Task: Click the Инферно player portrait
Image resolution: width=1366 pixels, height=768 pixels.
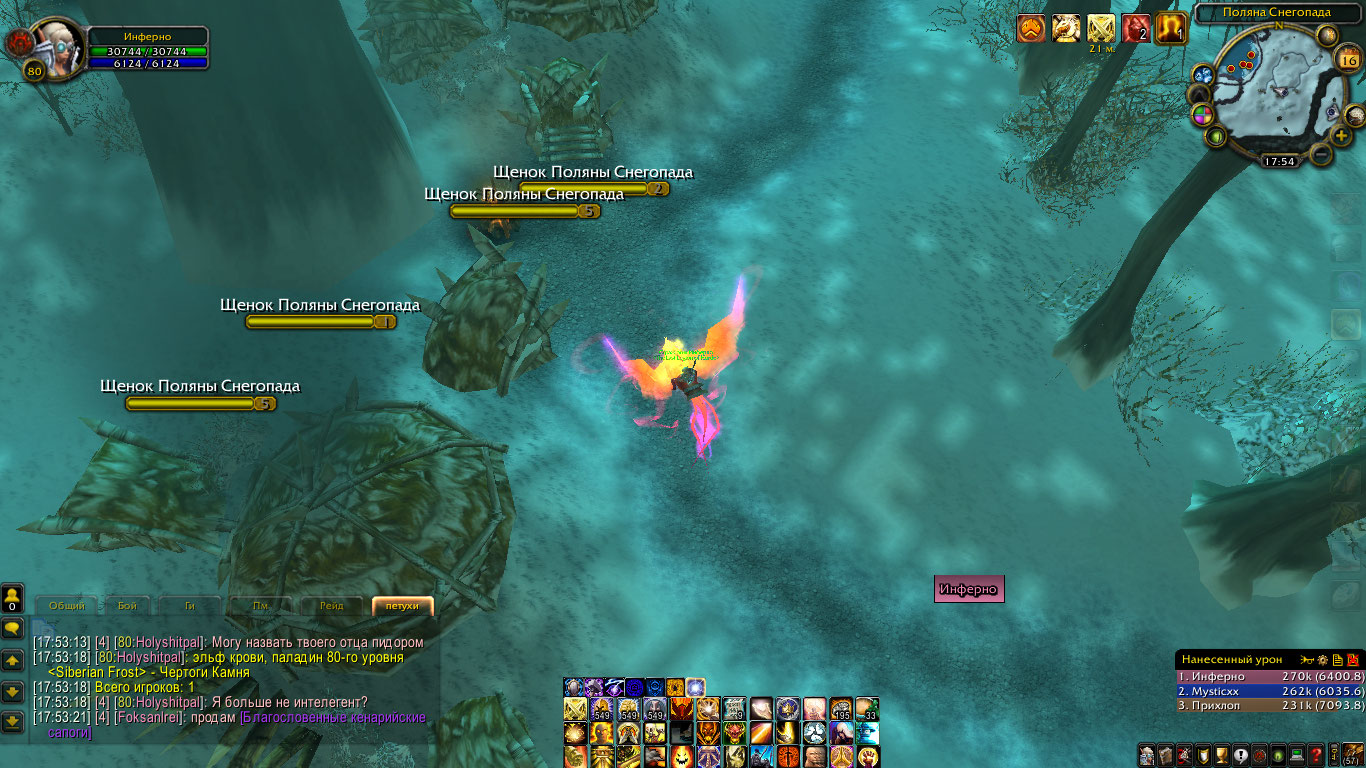Action: (58, 48)
